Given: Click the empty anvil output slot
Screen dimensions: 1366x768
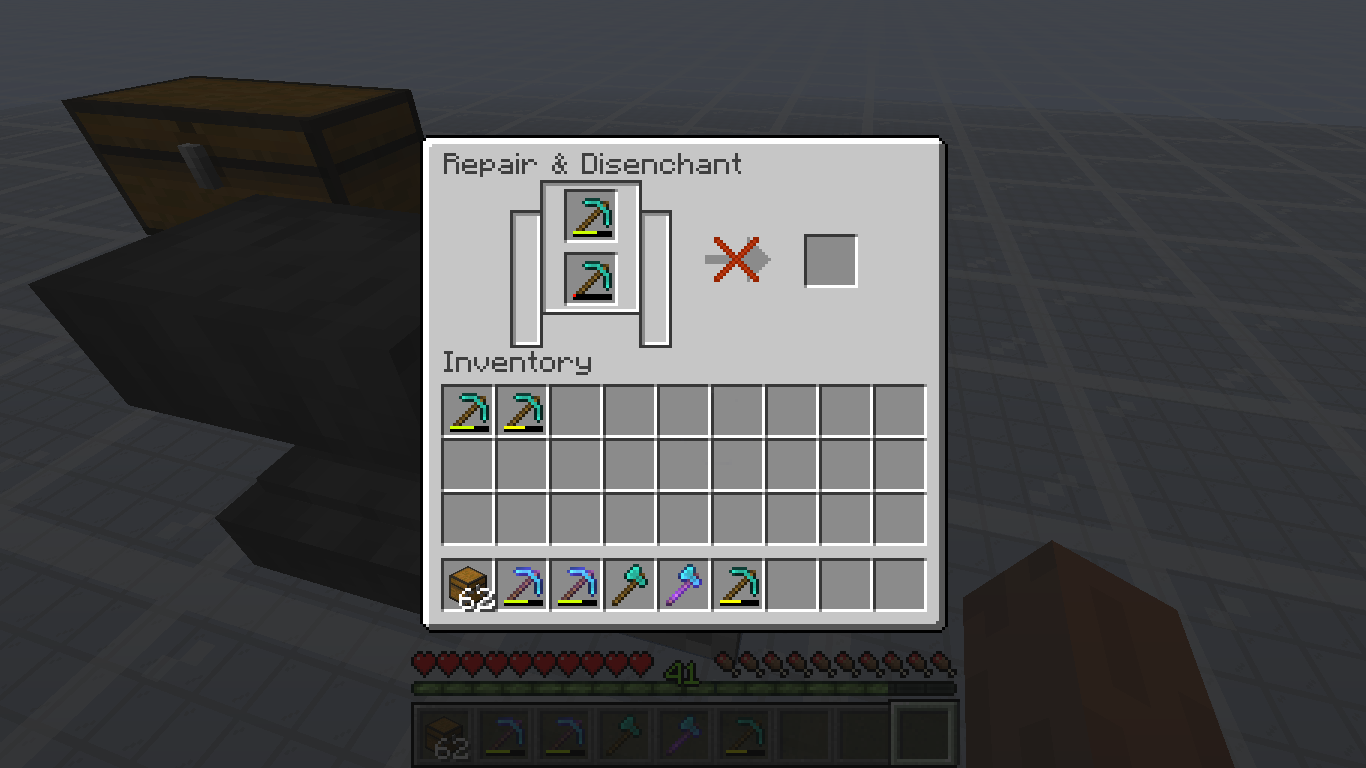Looking at the screenshot, I should coord(831,260).
